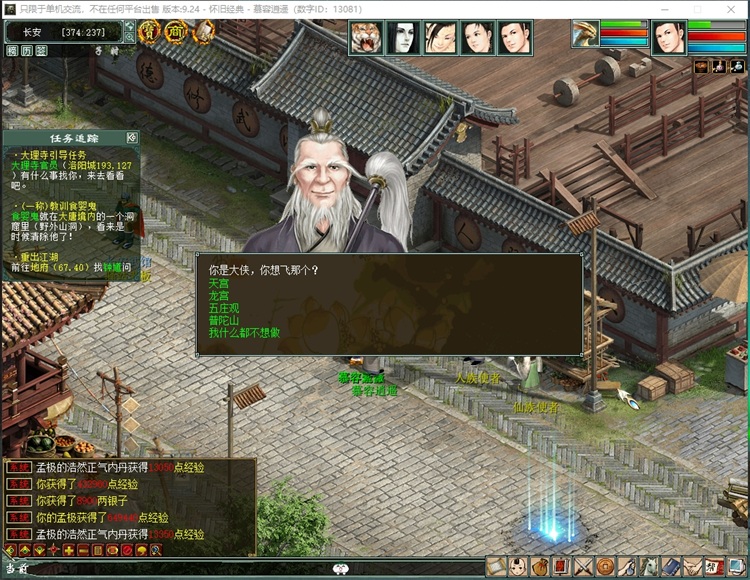Close the game window
The height and width of the screenshot is (580, 750).
733,8
